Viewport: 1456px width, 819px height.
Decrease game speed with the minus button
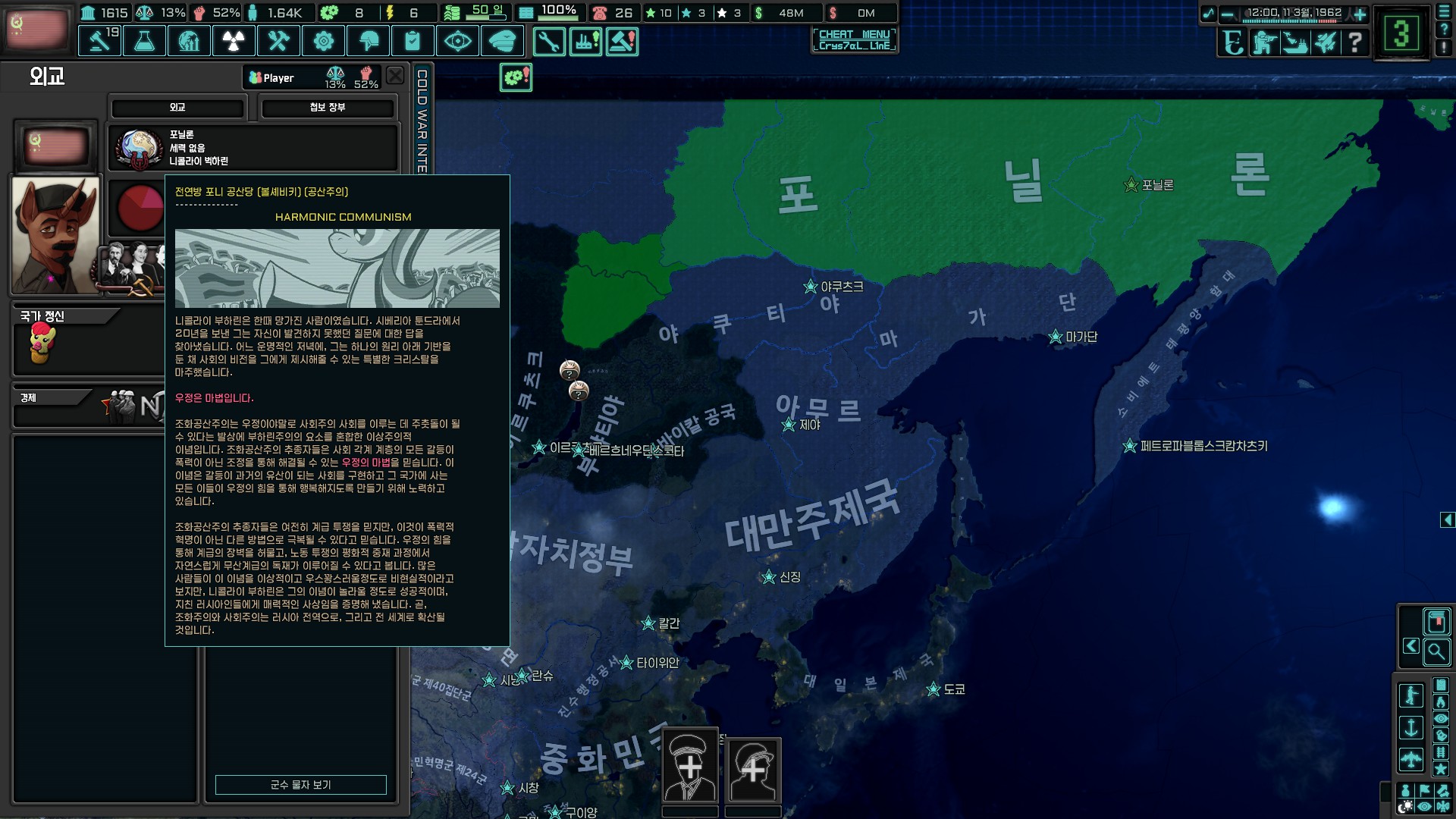pyautogui.click(x=1227, y=14)
